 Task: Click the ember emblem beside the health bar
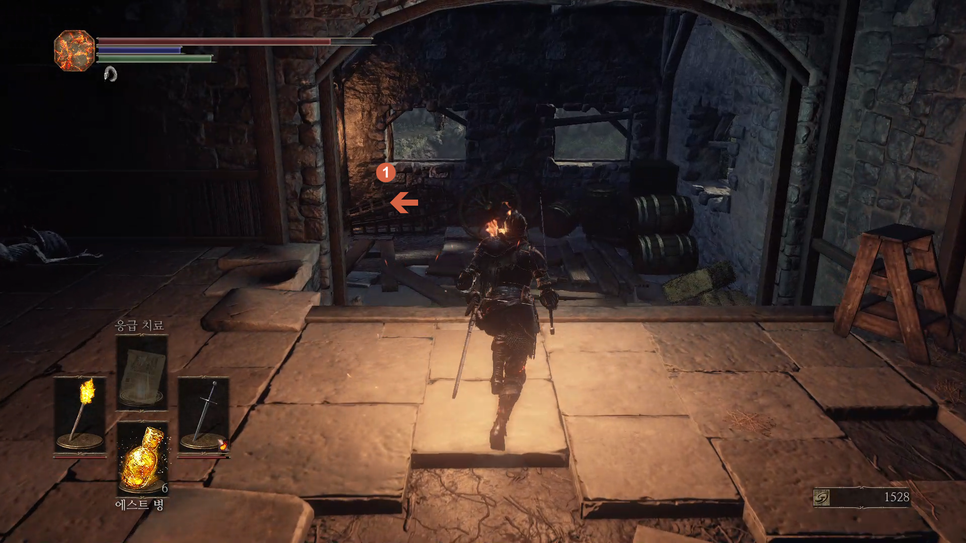pyautogui.click(x=74, y=49)
